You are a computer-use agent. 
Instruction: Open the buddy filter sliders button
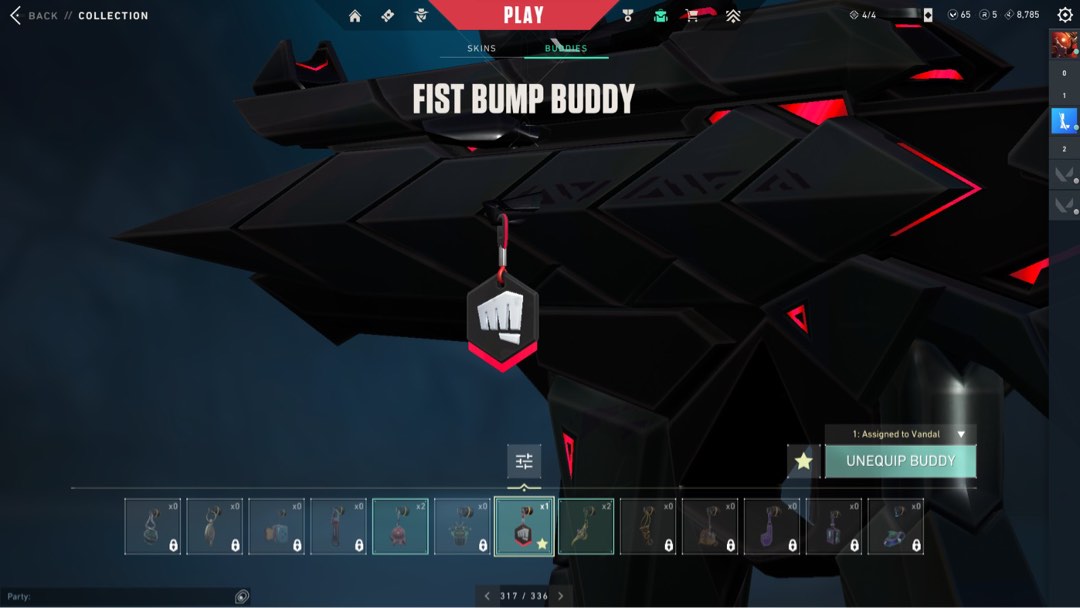[524, 461]
